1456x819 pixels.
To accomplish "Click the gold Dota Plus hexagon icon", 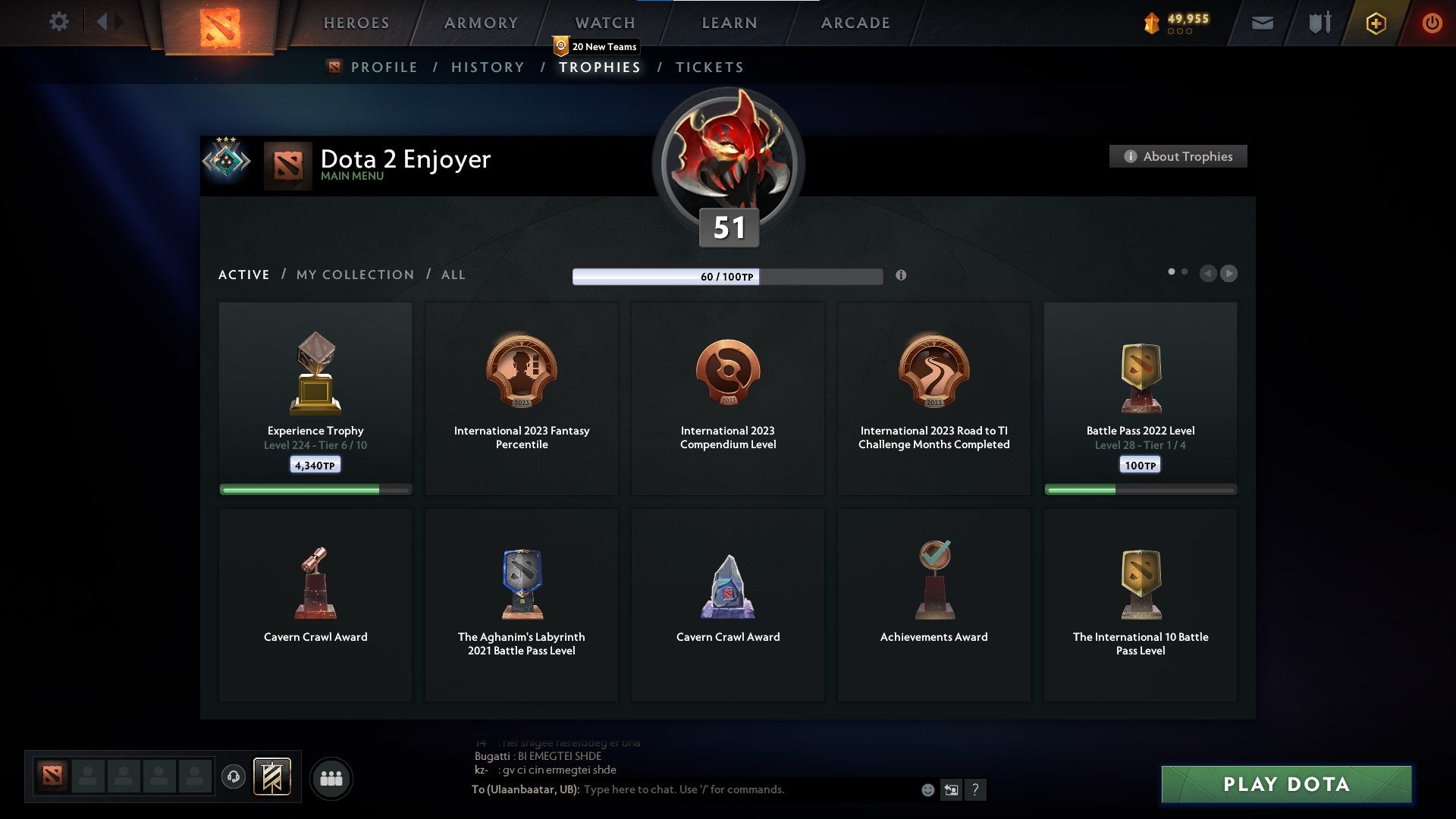I will click(1376, 23).
